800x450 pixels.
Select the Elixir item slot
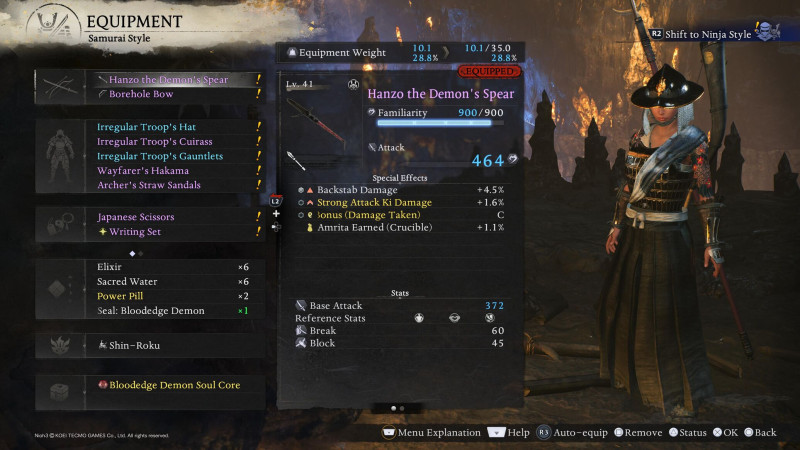click(112, 267)
